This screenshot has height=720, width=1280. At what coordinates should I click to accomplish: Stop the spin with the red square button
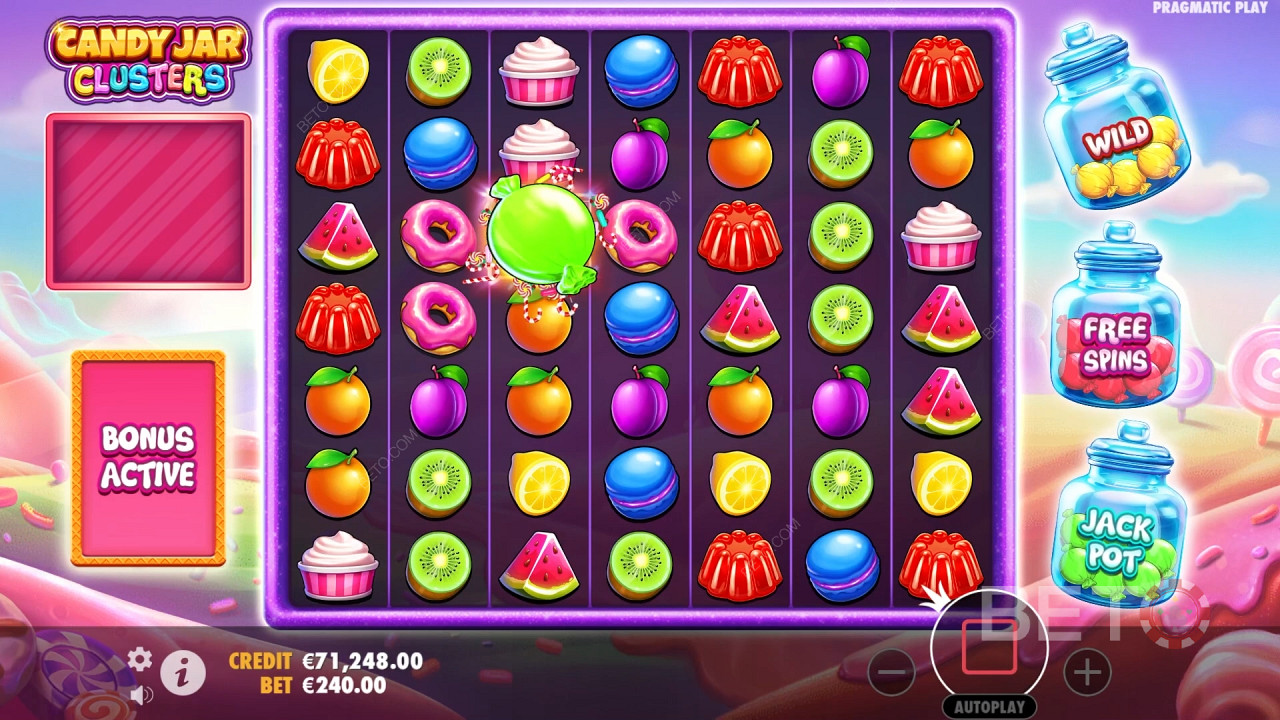point(989,647)
